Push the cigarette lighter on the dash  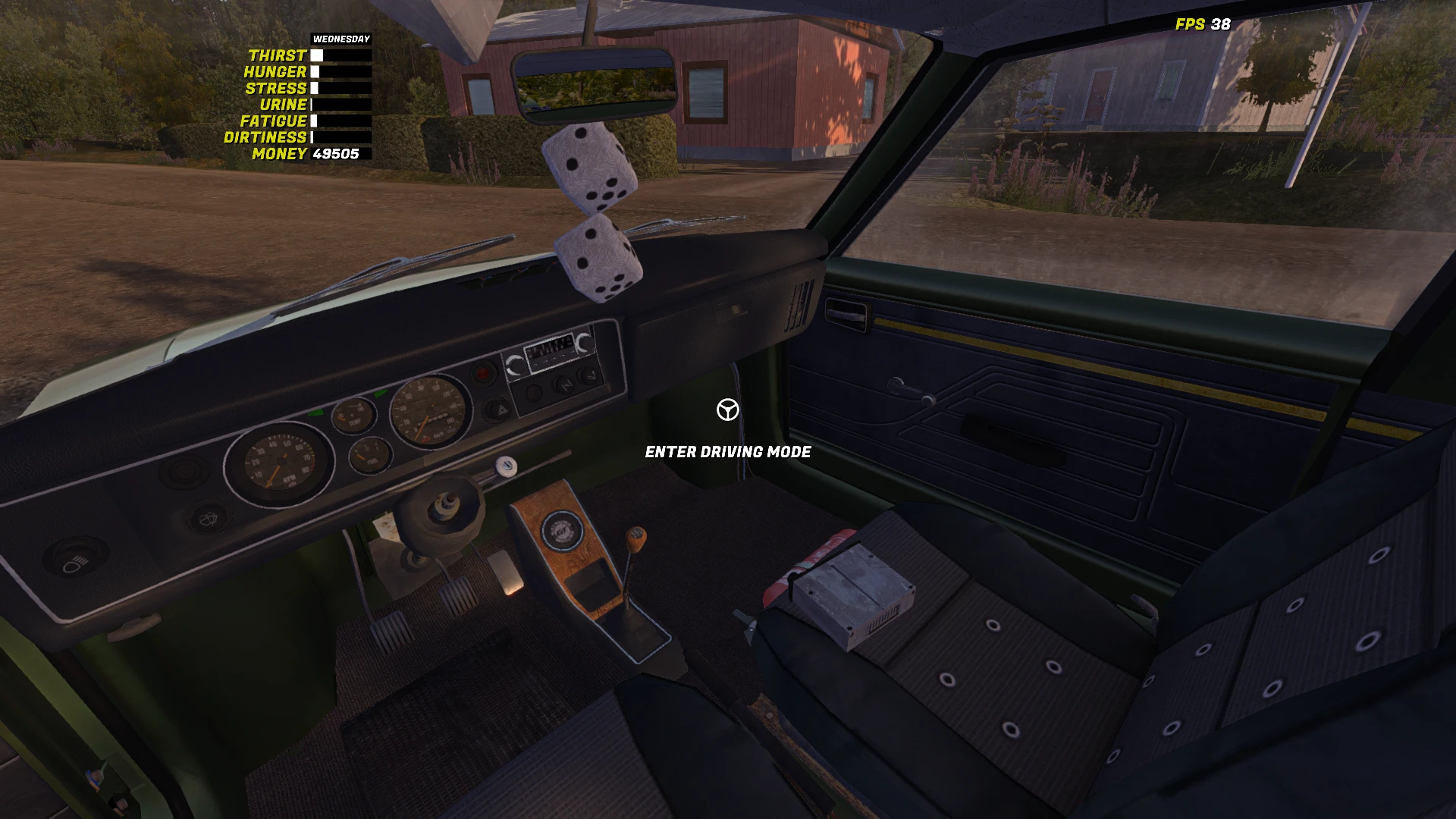[588, 375]
